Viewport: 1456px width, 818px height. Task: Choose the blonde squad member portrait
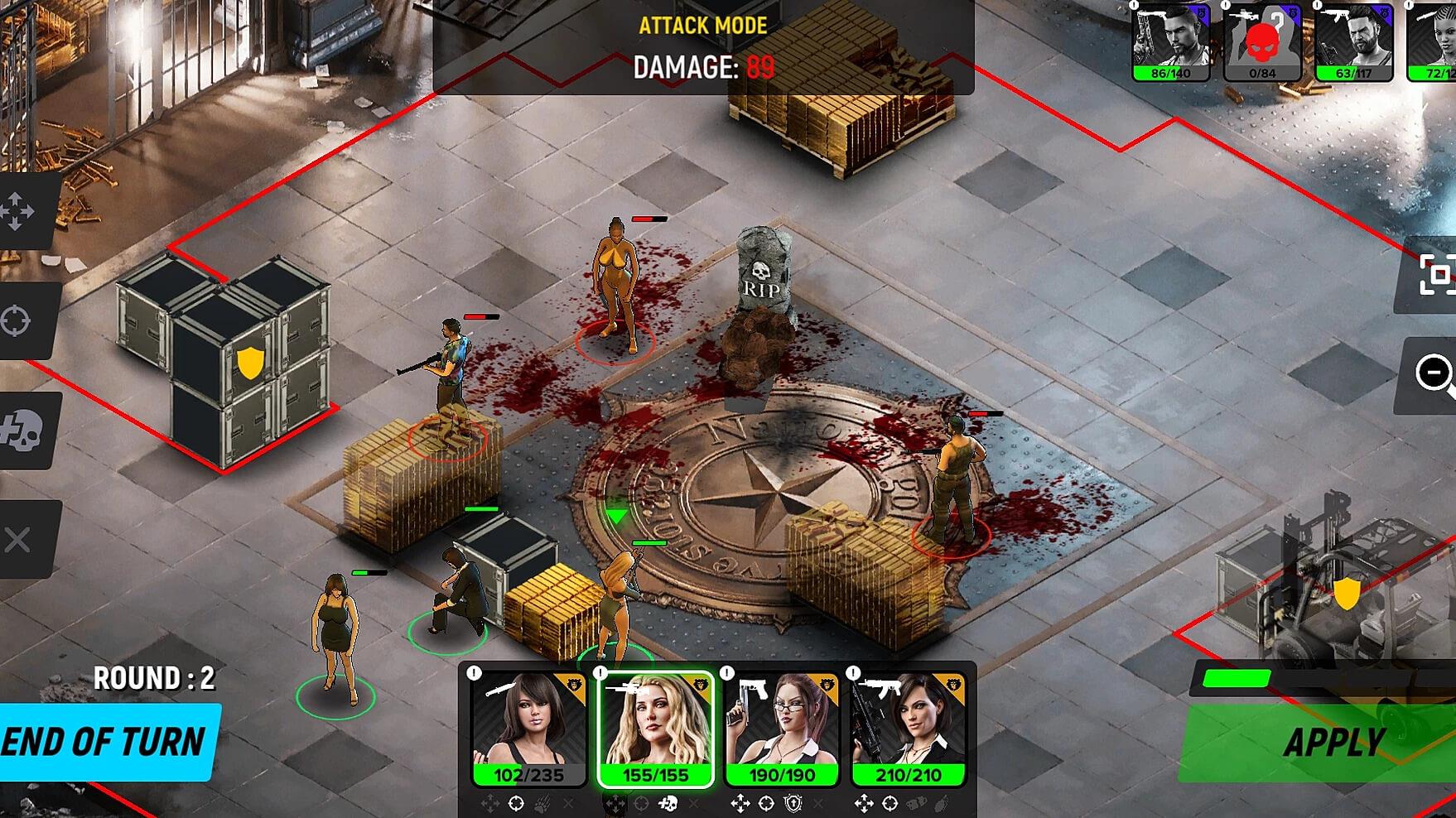pos(654,728)
